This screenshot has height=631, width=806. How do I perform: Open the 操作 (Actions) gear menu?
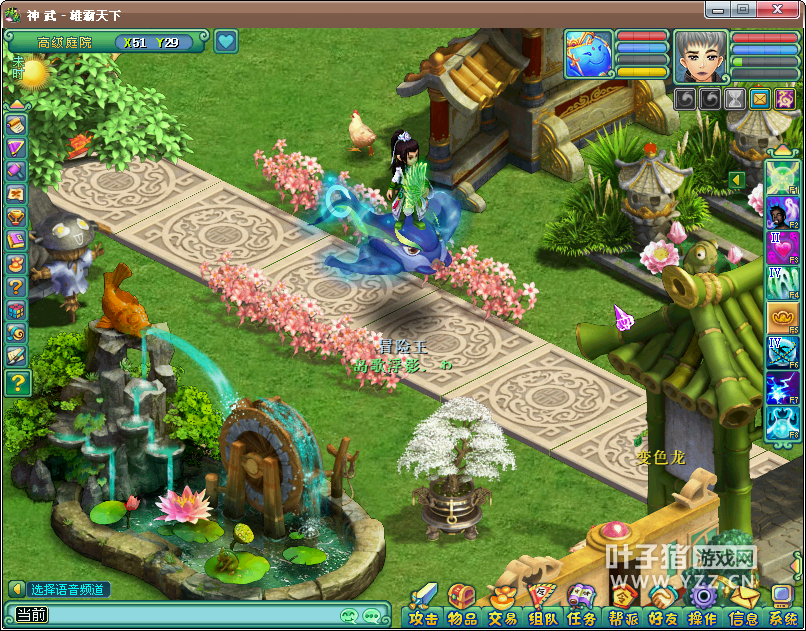click(703, 605)
